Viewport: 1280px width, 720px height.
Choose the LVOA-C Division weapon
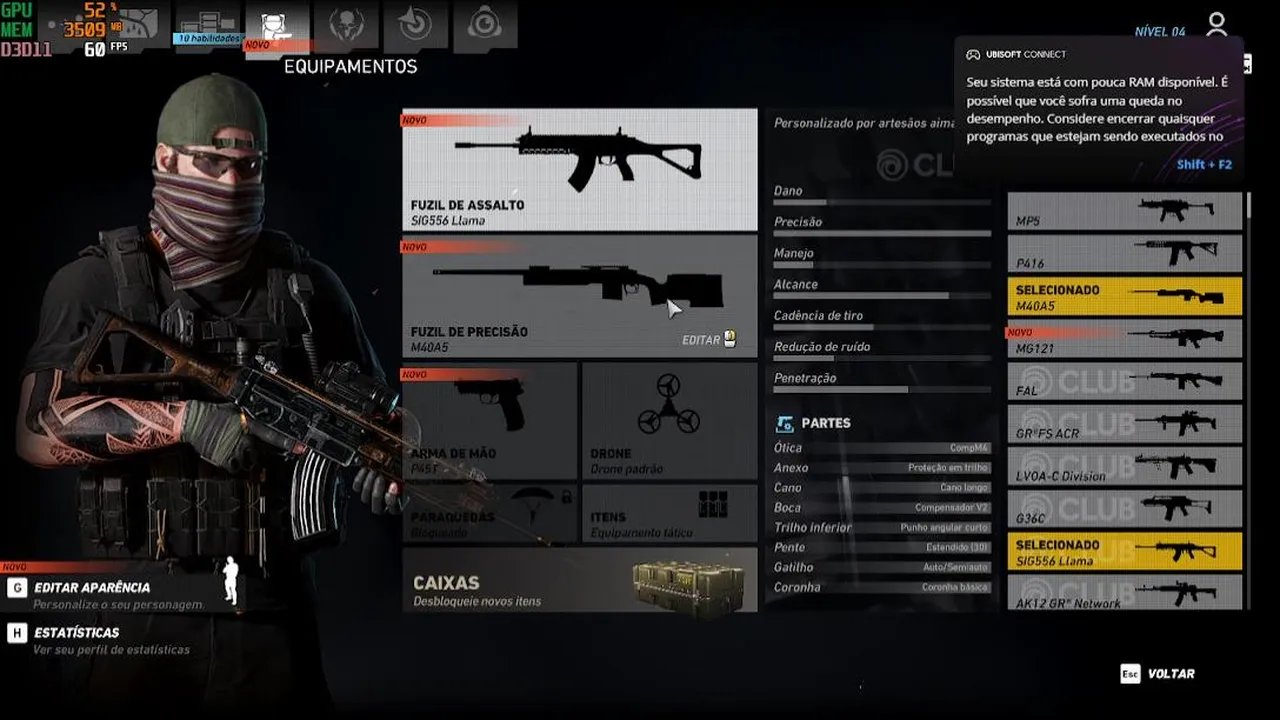click(1124, 467)
